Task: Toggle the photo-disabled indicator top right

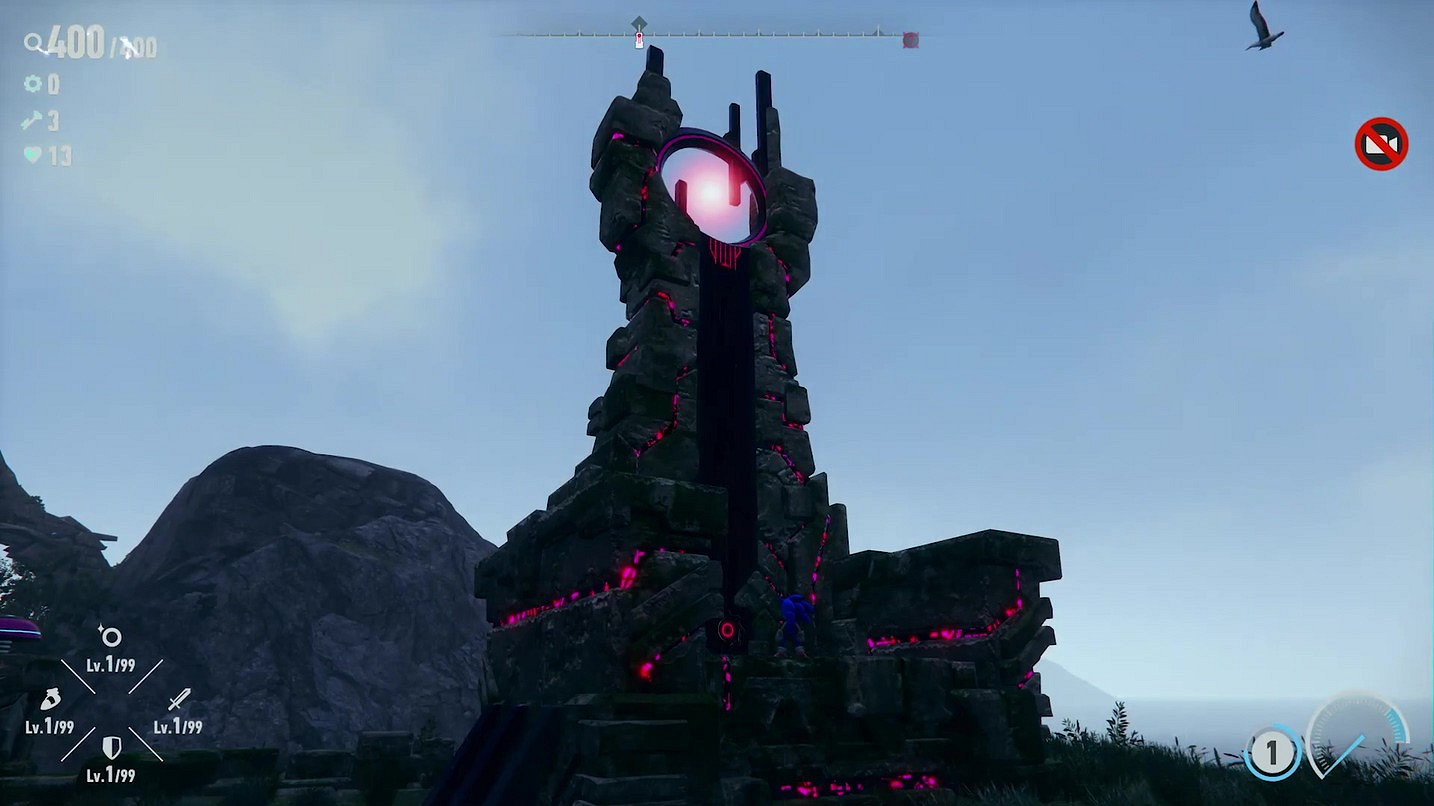Action: click(x=1381, y=145)
